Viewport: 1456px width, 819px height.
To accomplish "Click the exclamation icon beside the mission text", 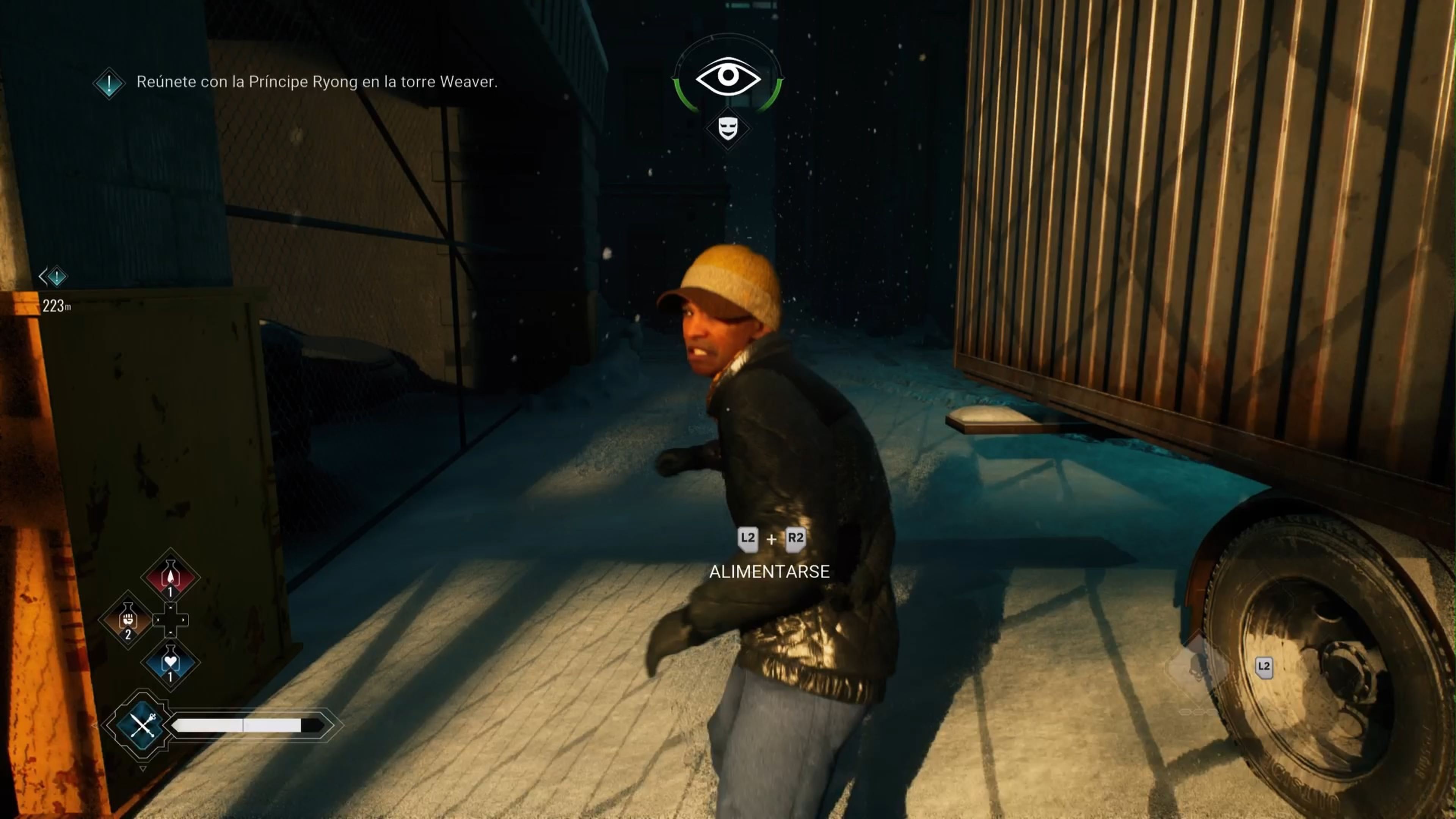I will (x=109, y=84).
